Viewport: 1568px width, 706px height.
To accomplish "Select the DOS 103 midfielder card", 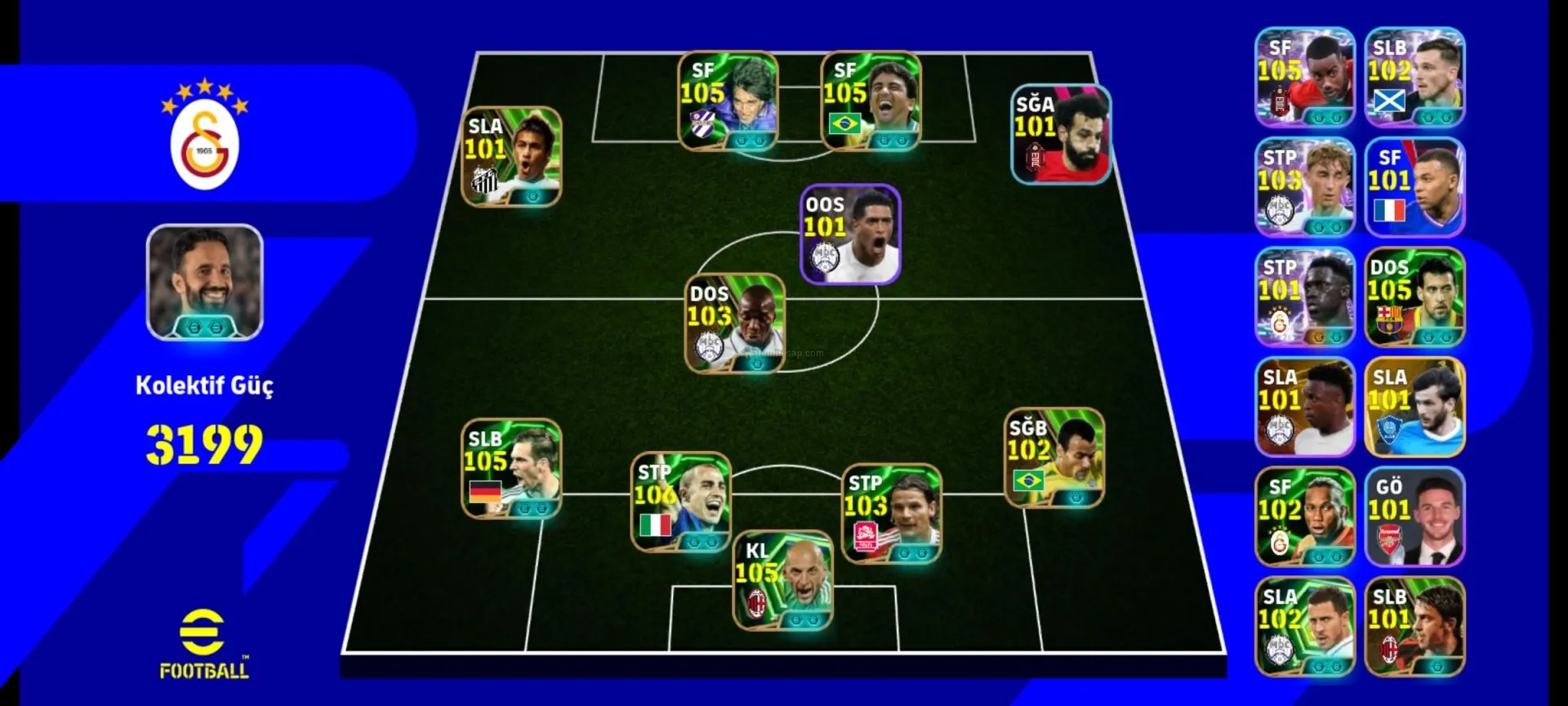I will coord(735,324).
